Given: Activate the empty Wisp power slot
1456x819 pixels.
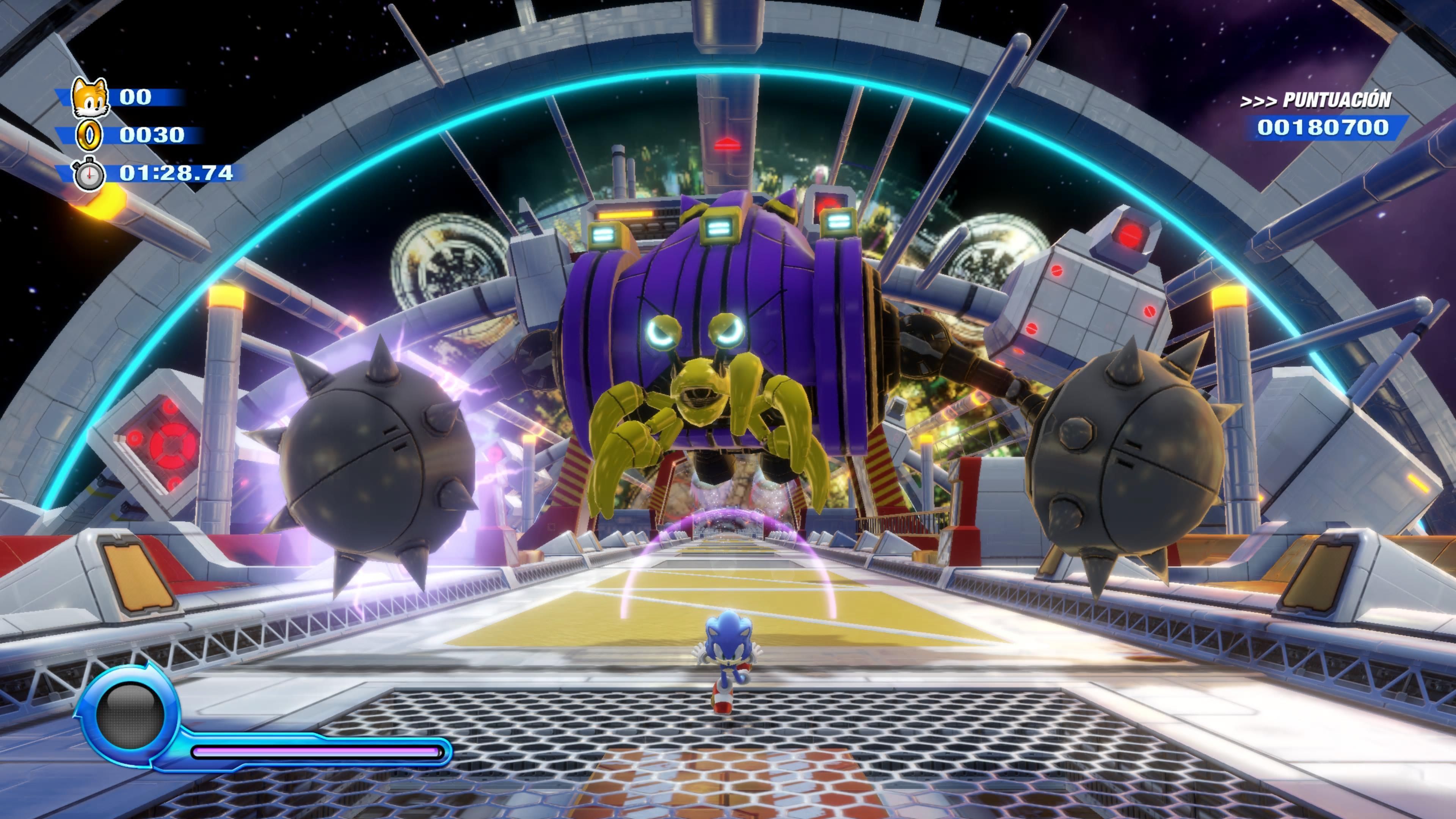Looking at the screenshot, I should pyautogui.click(x=129, y=716).
